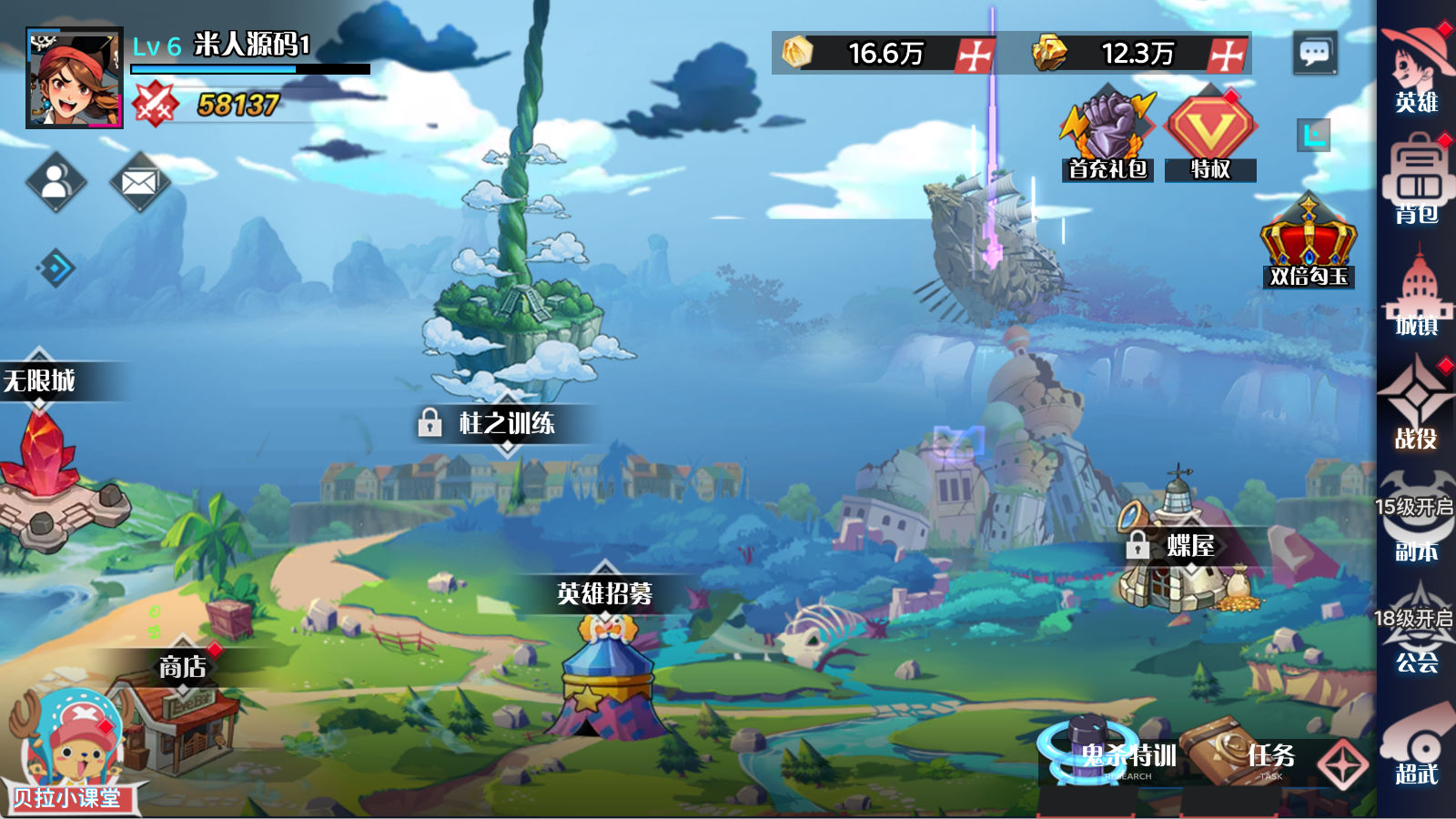Open the 双倍勾玉 crown offer

1308,243
